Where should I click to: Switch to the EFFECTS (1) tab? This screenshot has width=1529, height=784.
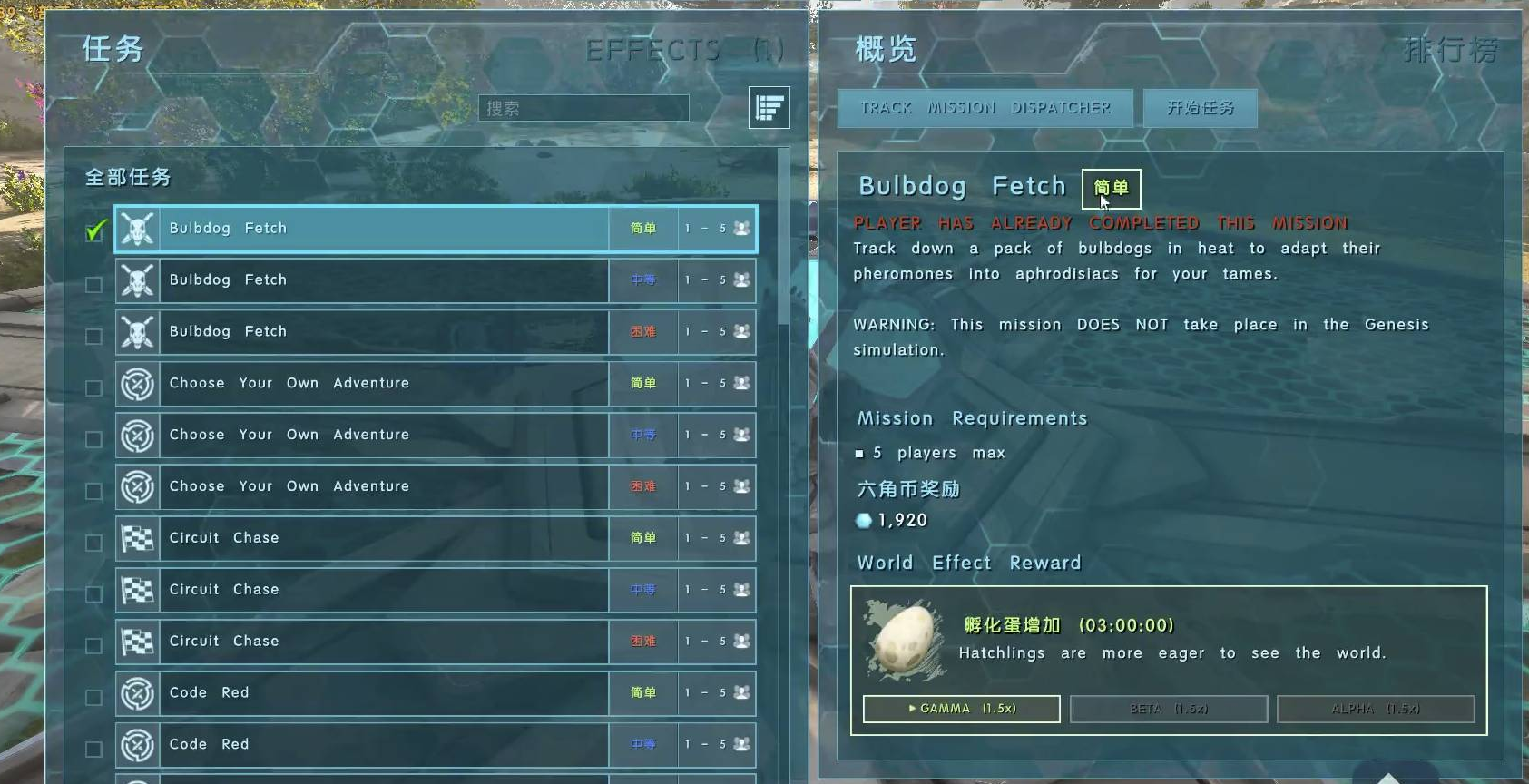coord(684,50)
